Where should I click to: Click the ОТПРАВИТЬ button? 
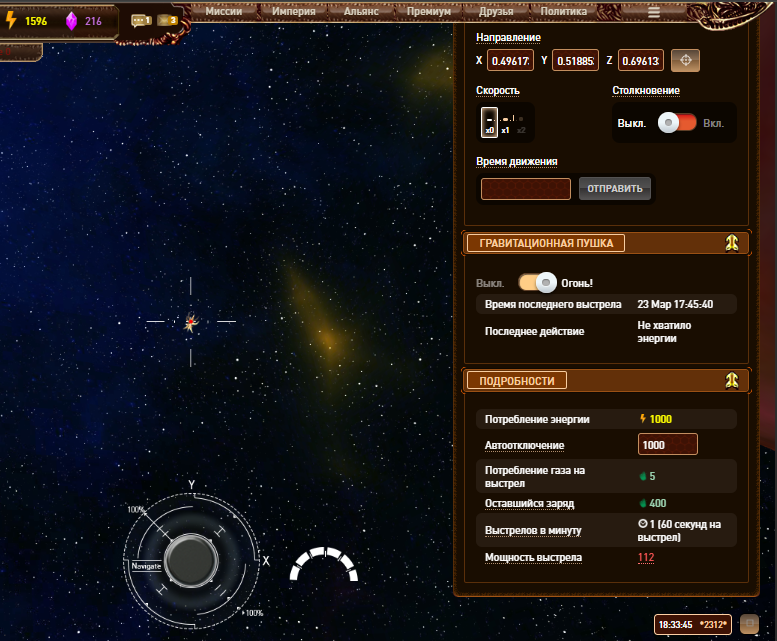point(614,188)
